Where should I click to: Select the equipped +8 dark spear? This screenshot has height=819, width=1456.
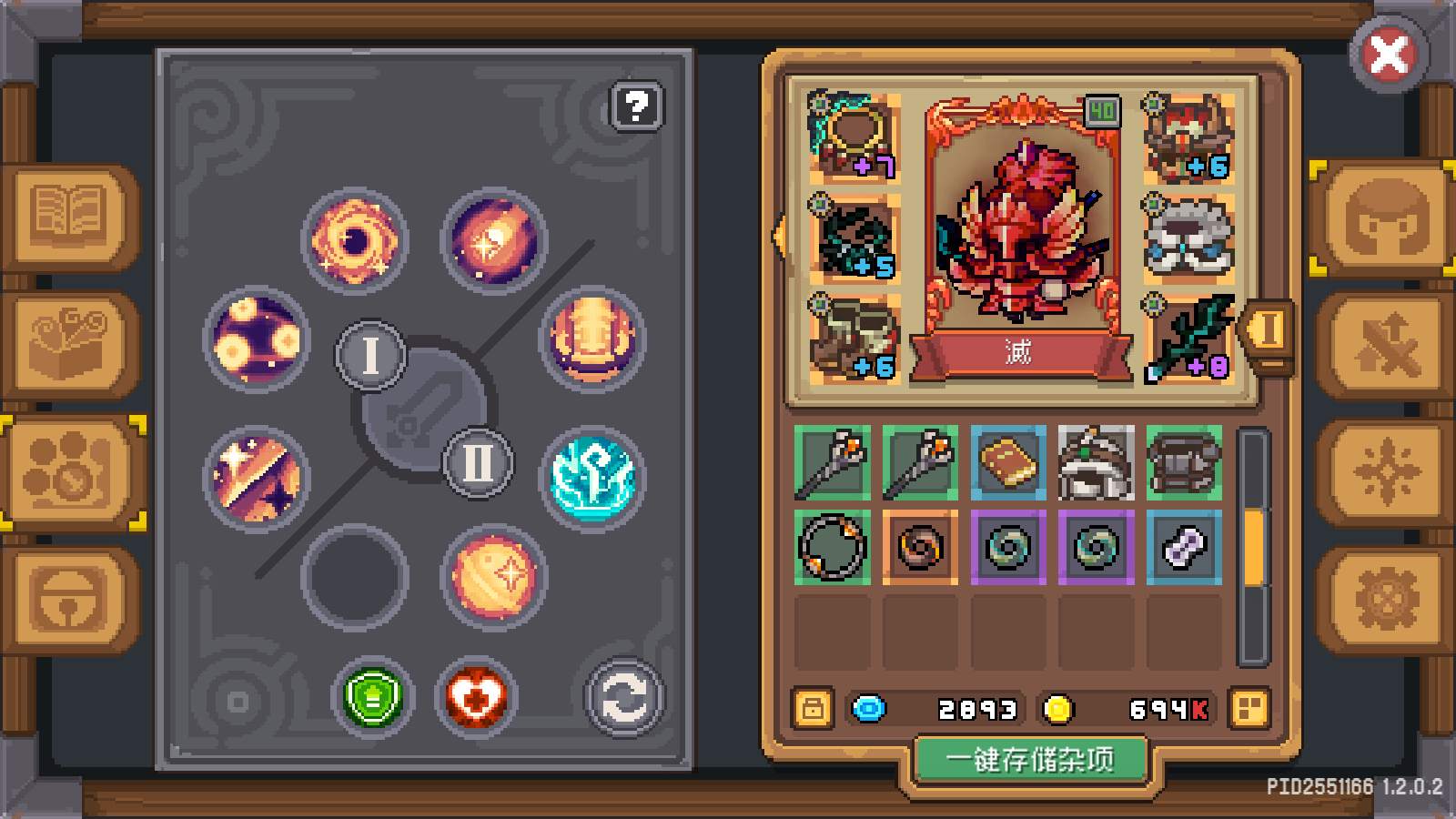(1188, 339)
